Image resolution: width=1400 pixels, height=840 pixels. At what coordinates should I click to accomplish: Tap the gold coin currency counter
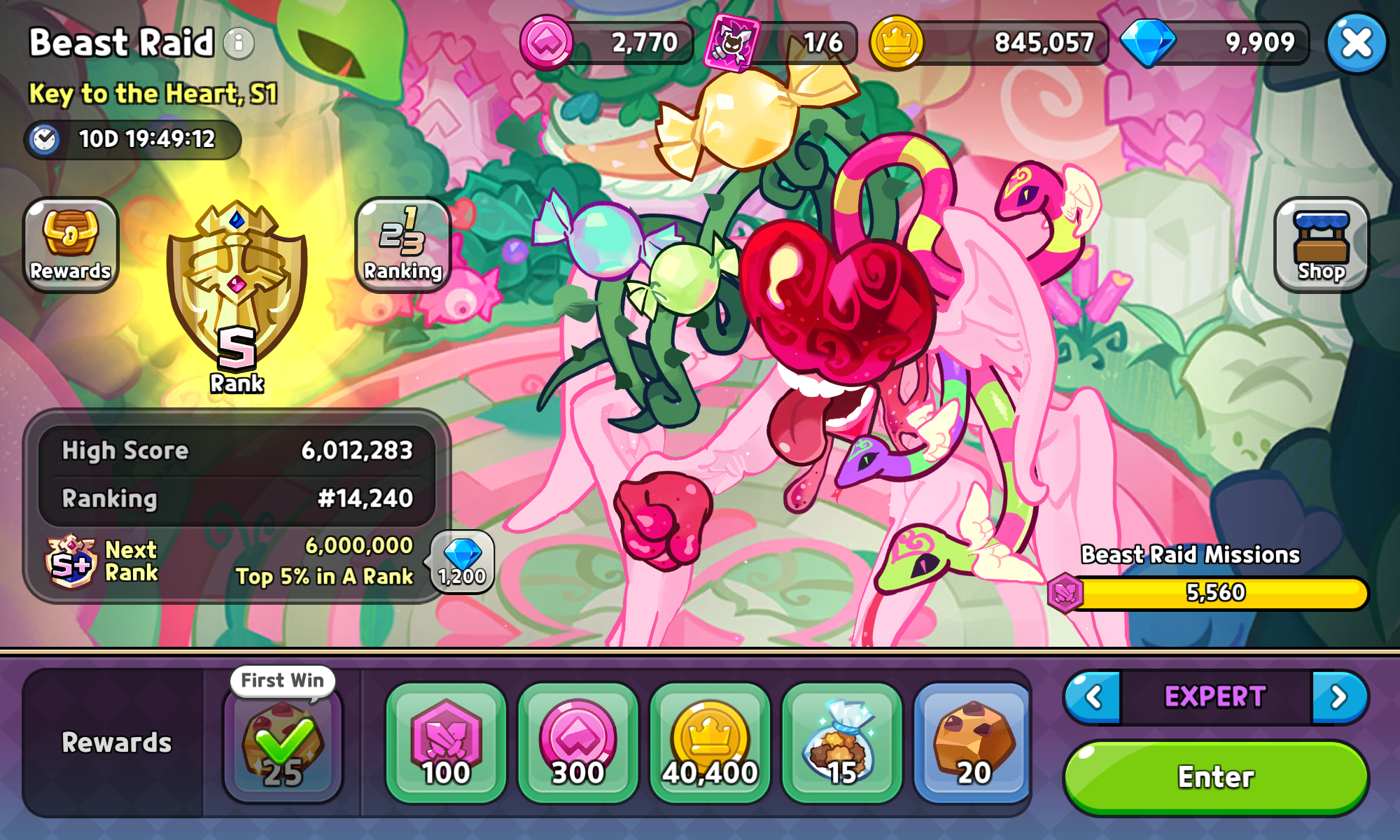988,43
